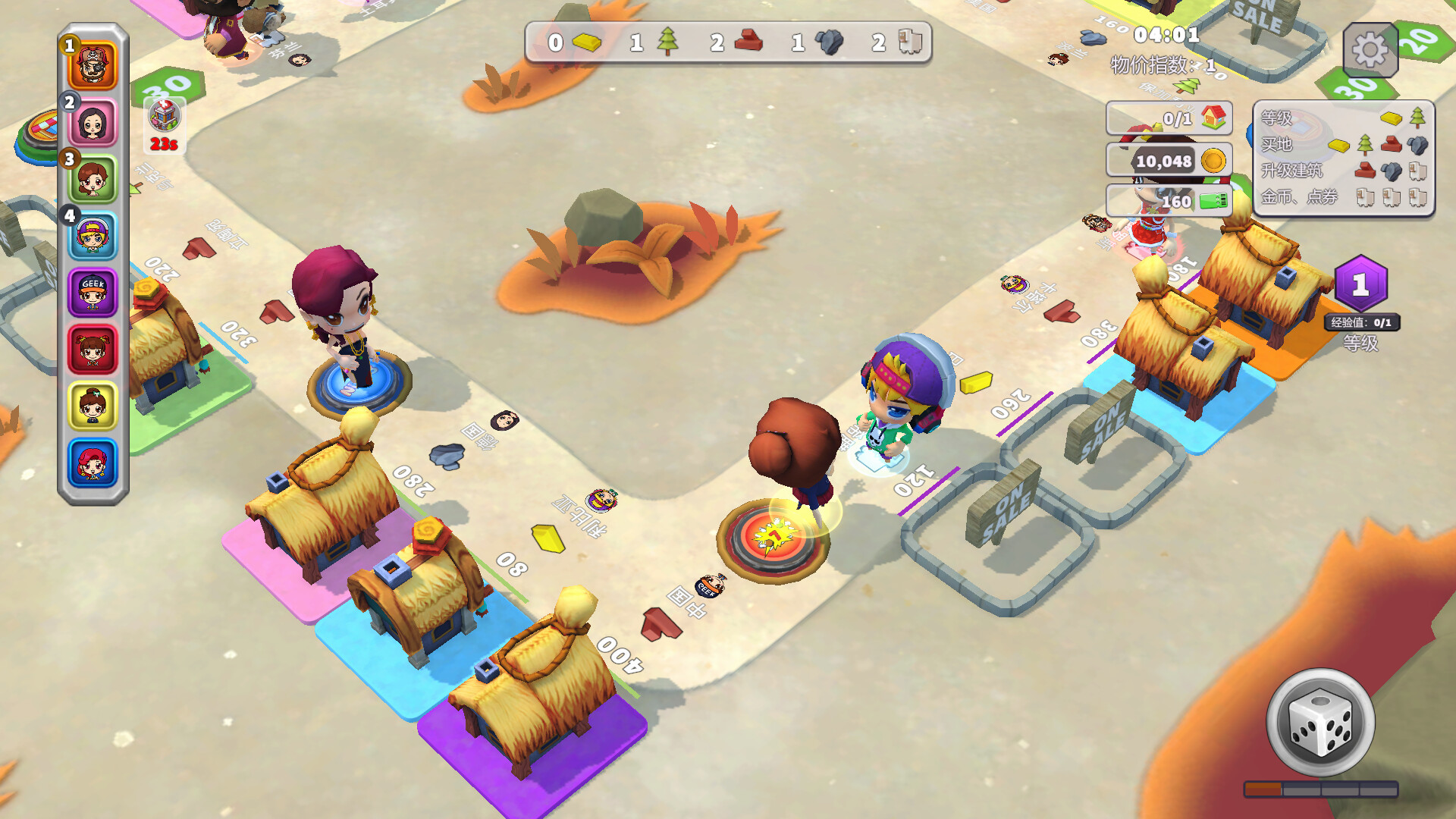Image resolution: width=1456 pixels, height=819 pixels.
Task: Click the gold coin balance 10,048
Action: pos(1169,161)
